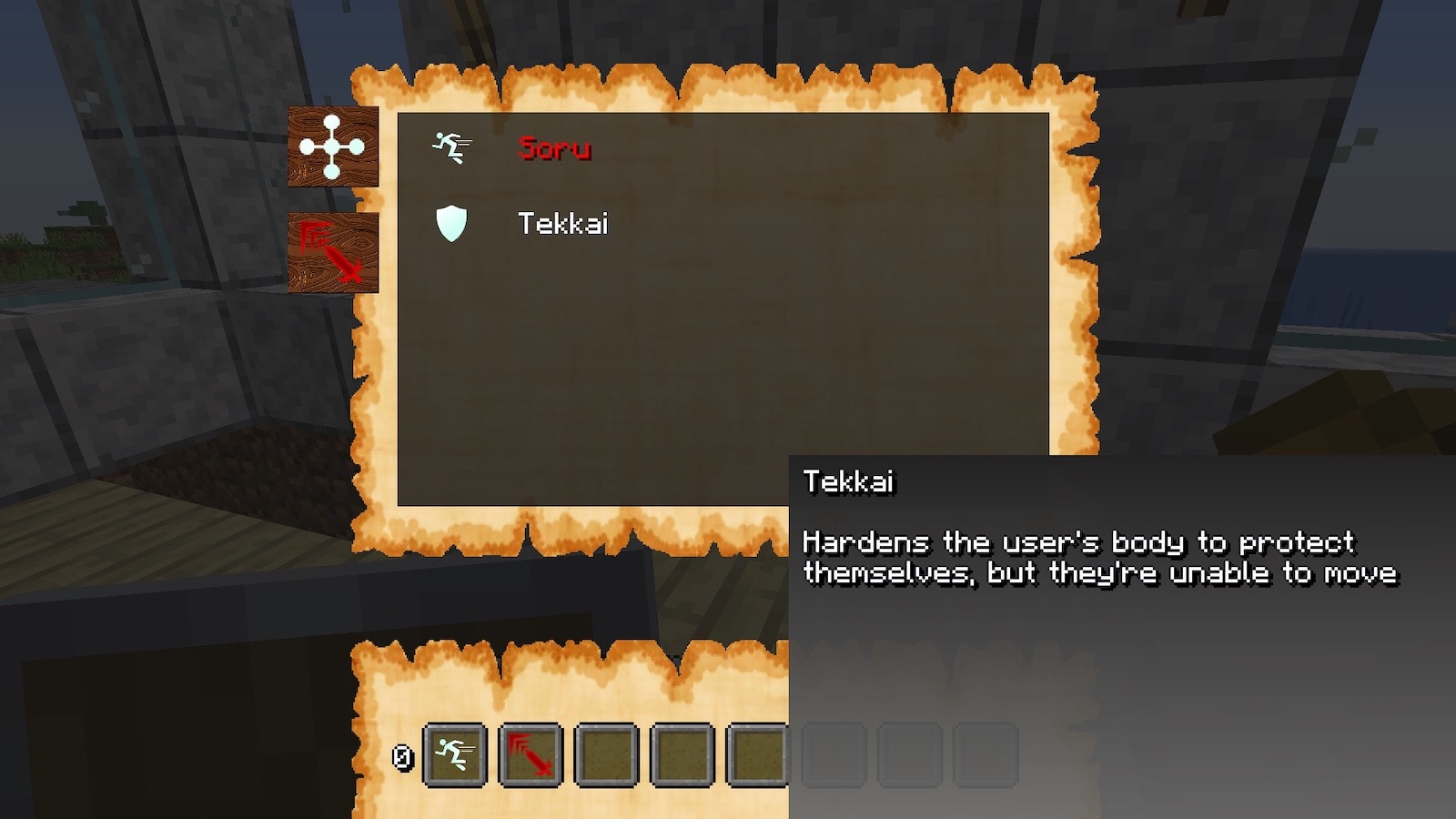Switch to the white four-node category tab

[x=332, y=147]
